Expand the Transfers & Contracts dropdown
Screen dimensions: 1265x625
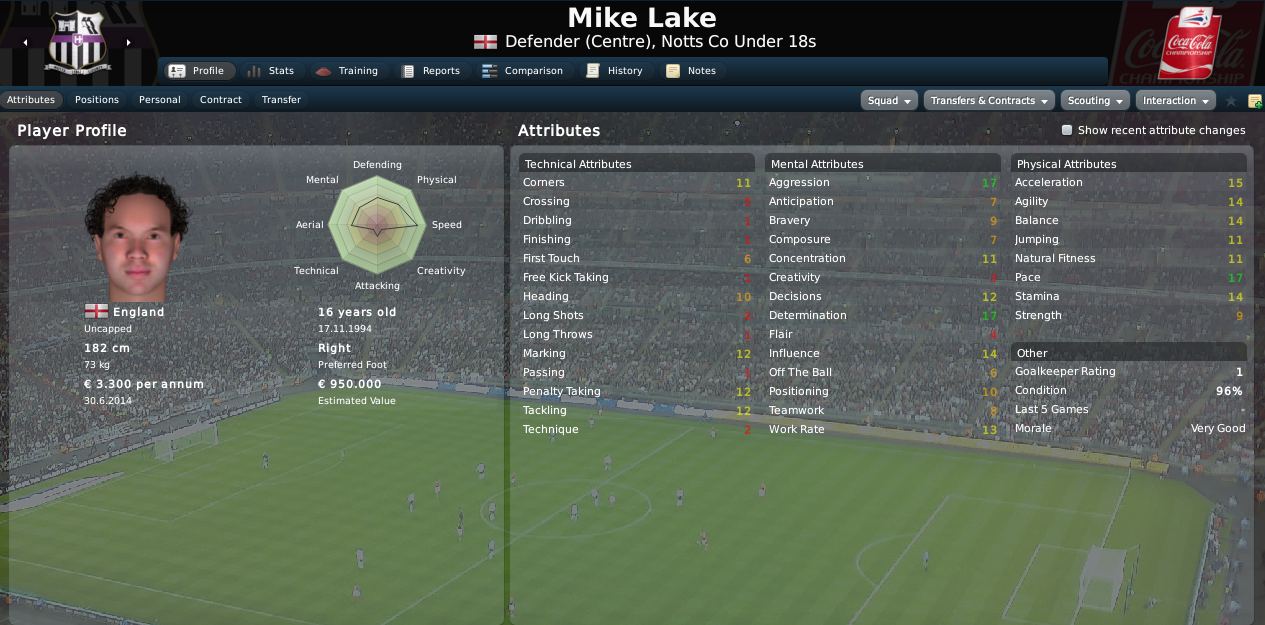(x=989, y=101)
